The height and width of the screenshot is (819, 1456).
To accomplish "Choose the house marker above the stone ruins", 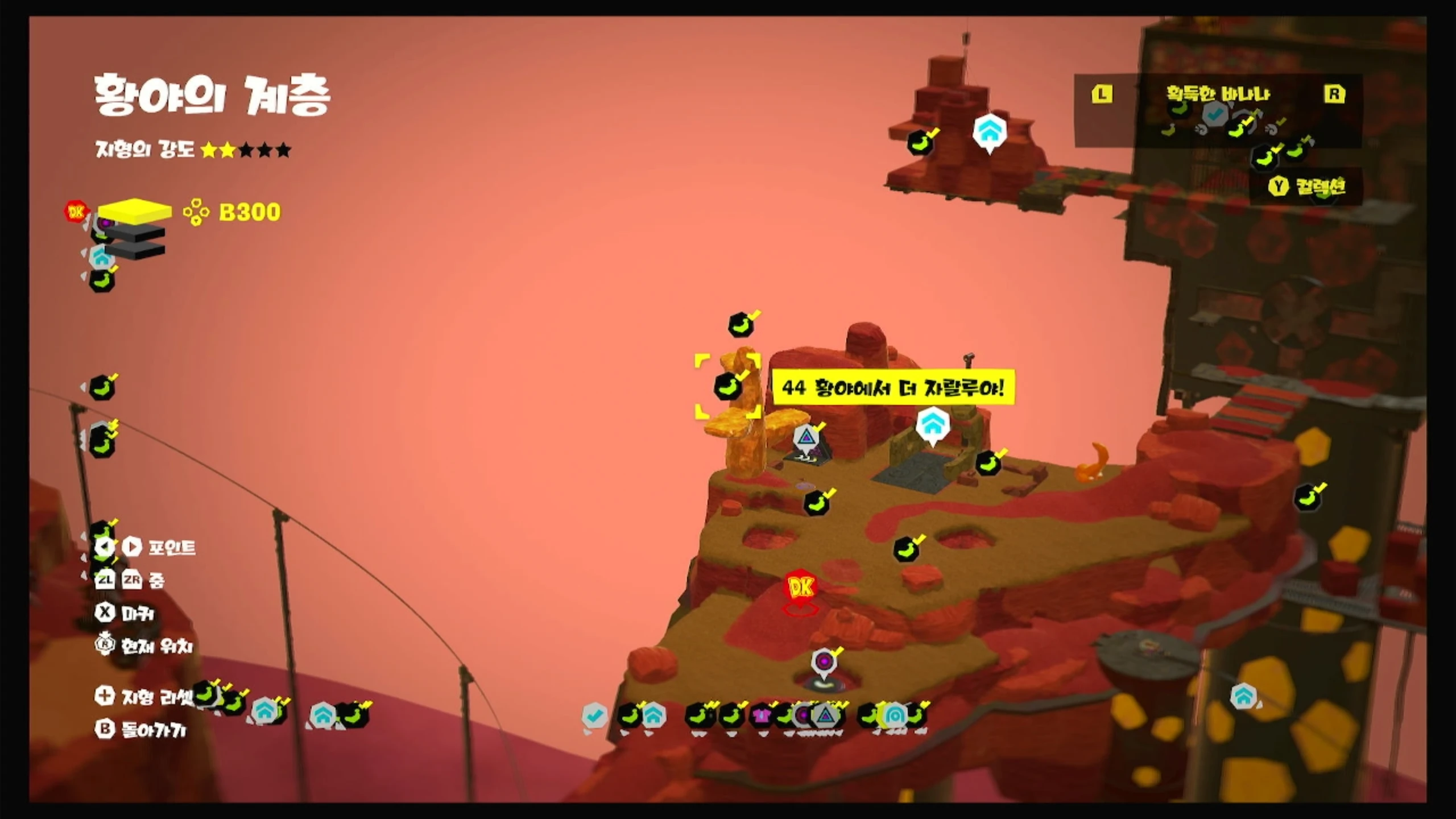I will point(932,423).
